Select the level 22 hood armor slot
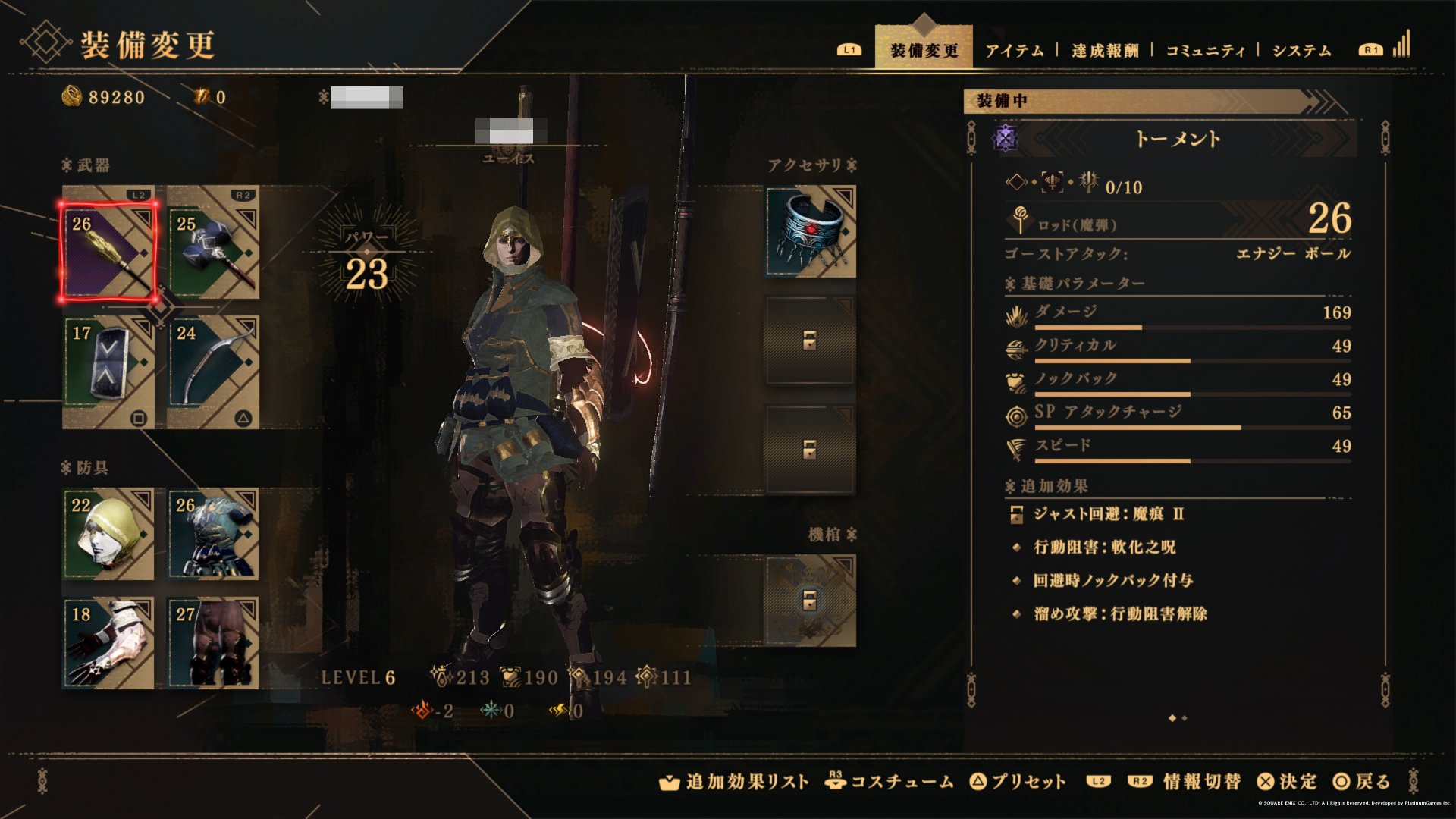Image resolution: width=1456 pixels, height=819 pixels. click(108, 535)
